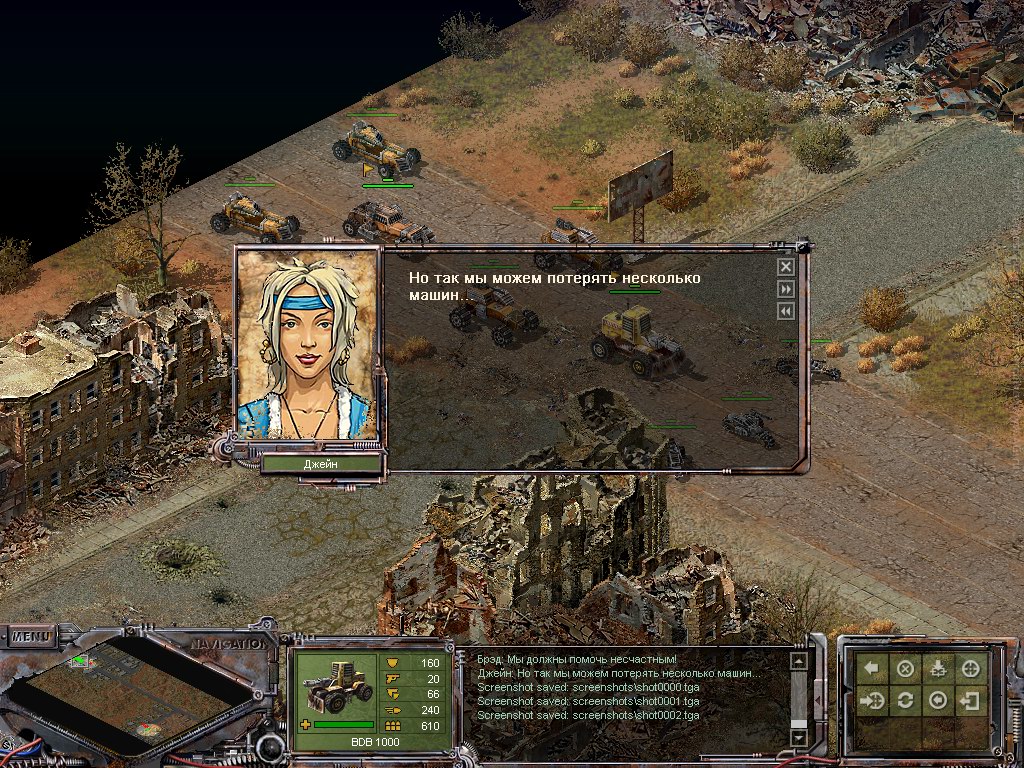1024x768 pixels.
Task: Go back to the previous dialogue line
Action: point(786,311)
